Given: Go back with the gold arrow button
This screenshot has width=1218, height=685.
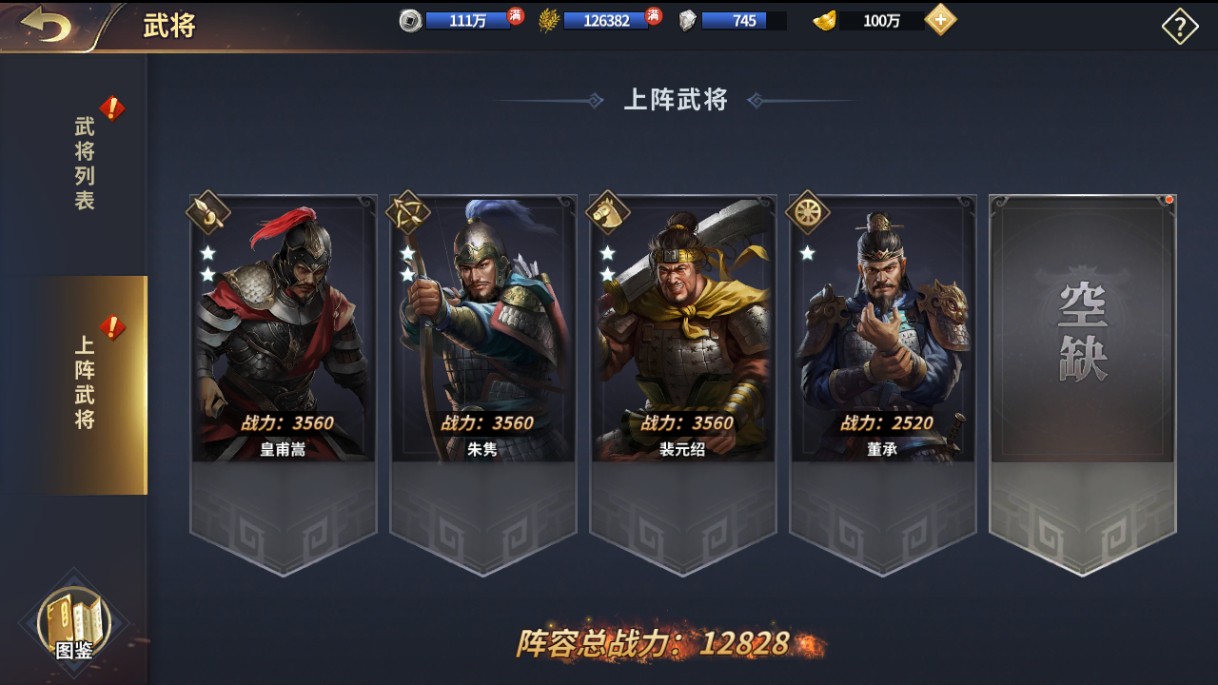Looking at the screenshot, I should 45,25.
